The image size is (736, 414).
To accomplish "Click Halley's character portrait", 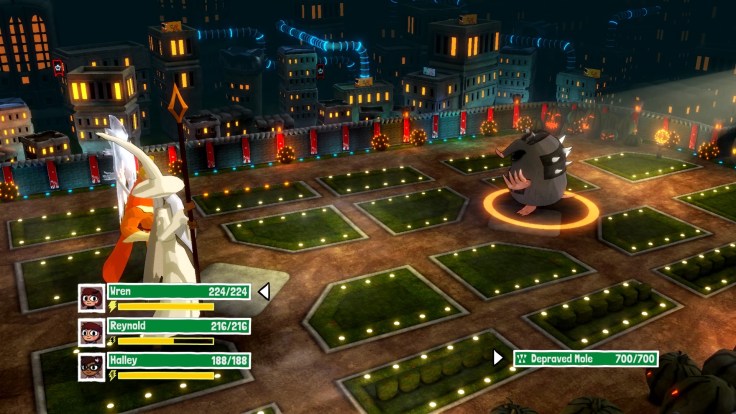I will (x=92, y=366).
